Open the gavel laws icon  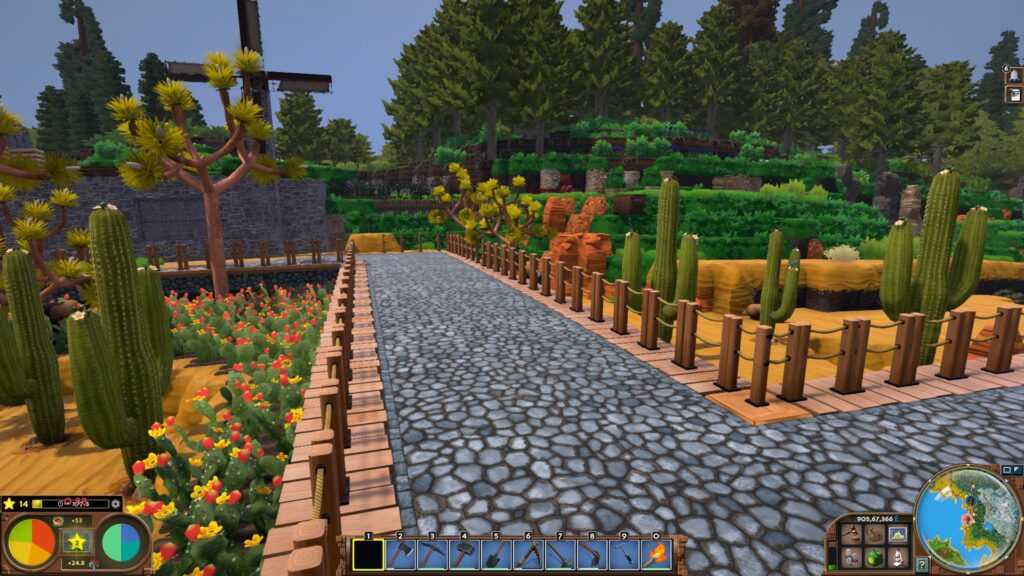click(x=851, y=534)
